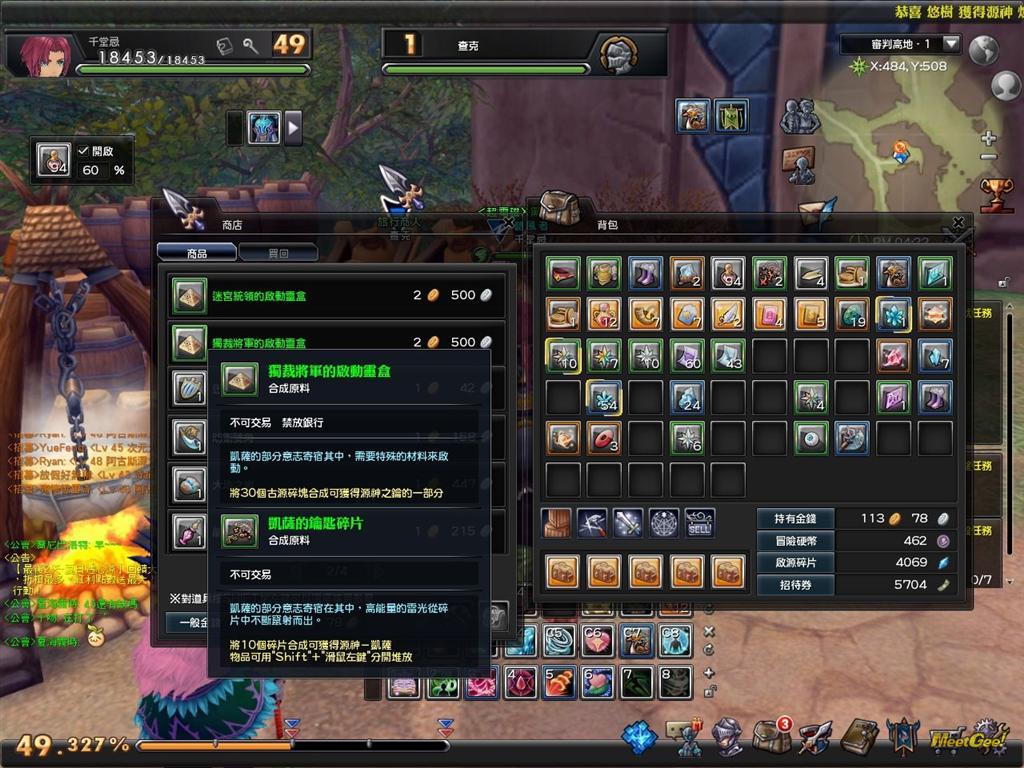
Task: Switch to the 買回 buyback tab
Action: pos(278,253)
